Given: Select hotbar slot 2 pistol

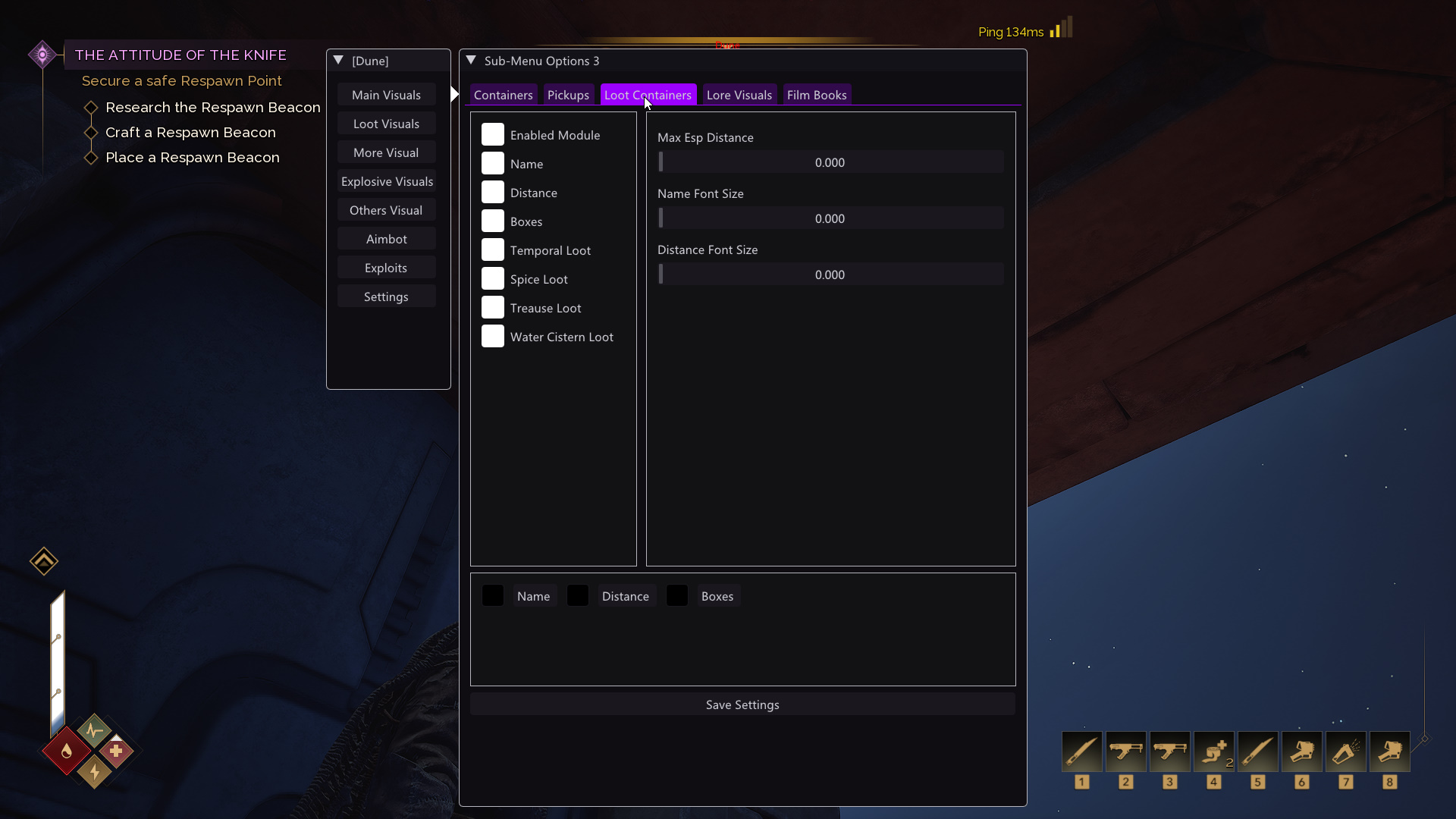Looking at the screenshot, I should coord(1125,752).
